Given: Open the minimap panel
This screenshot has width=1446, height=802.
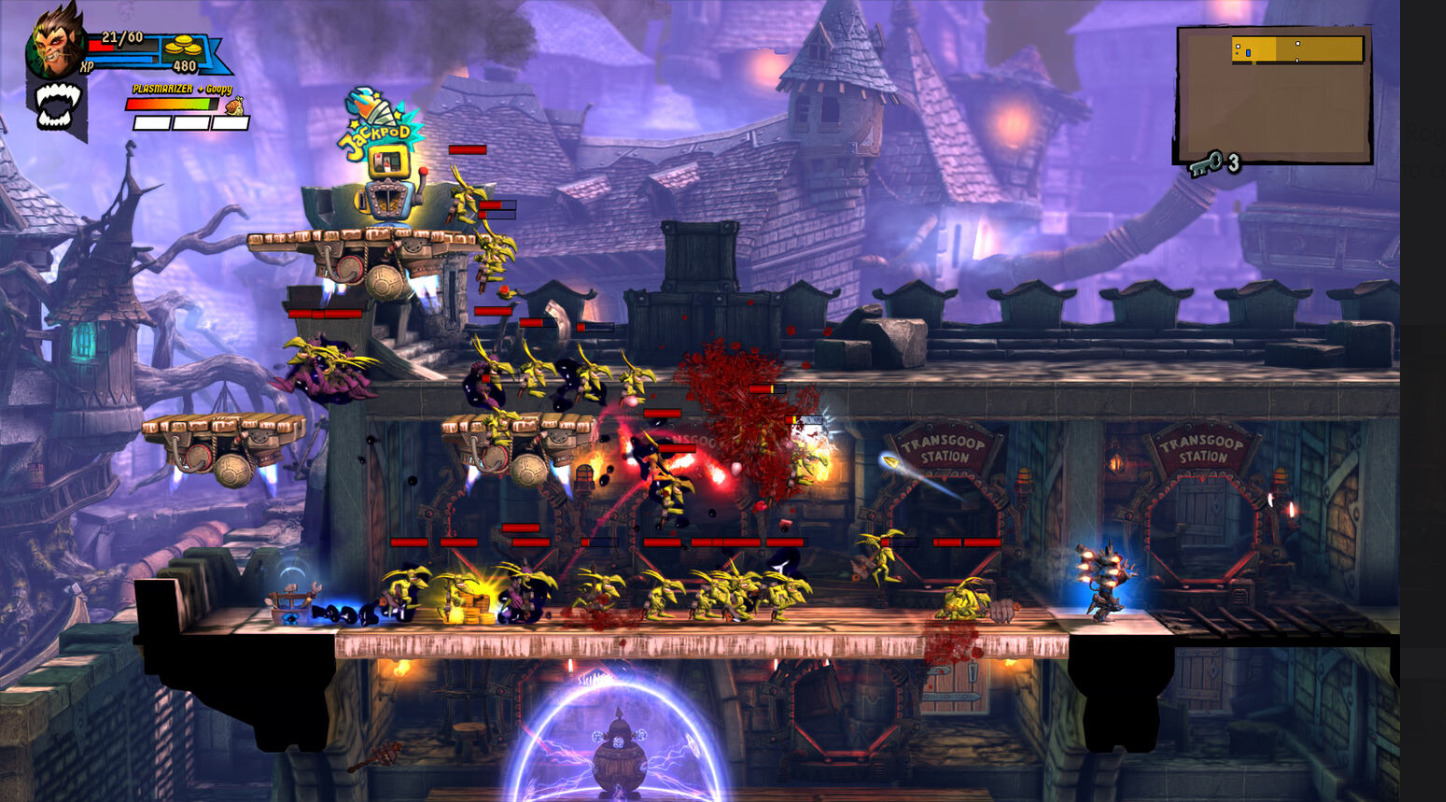Looking at the screenshot, I should [1273, 95].
